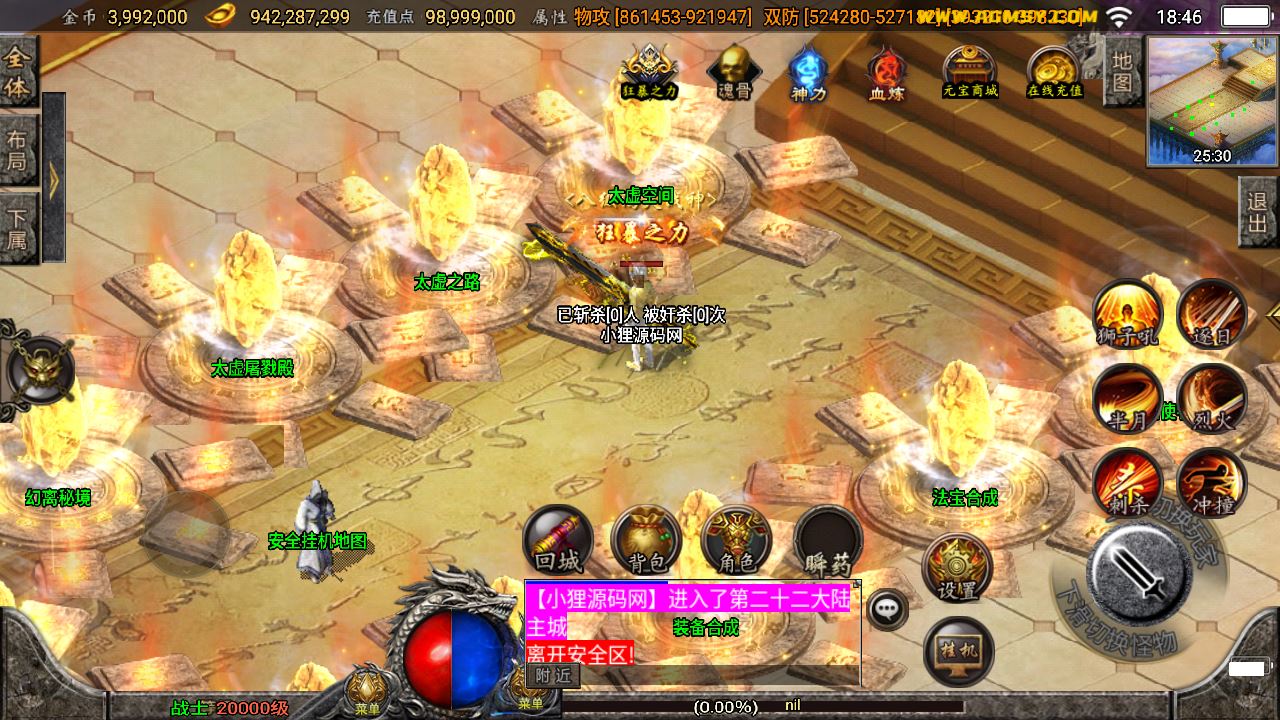
Task: Open the 血炼 red icon
Action: [x=886, y=72]
